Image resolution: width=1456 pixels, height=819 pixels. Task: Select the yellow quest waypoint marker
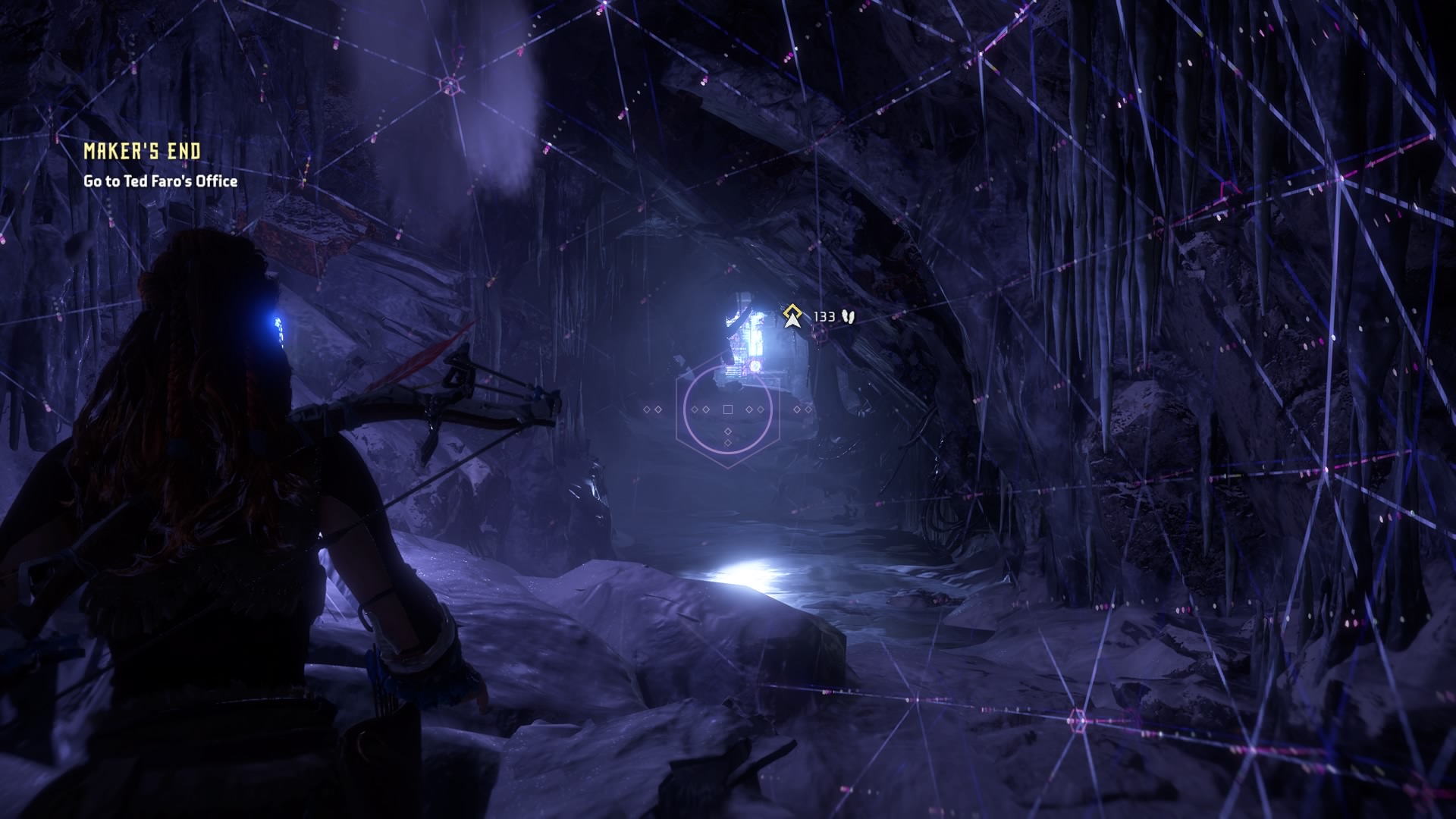tap(792, 315)
